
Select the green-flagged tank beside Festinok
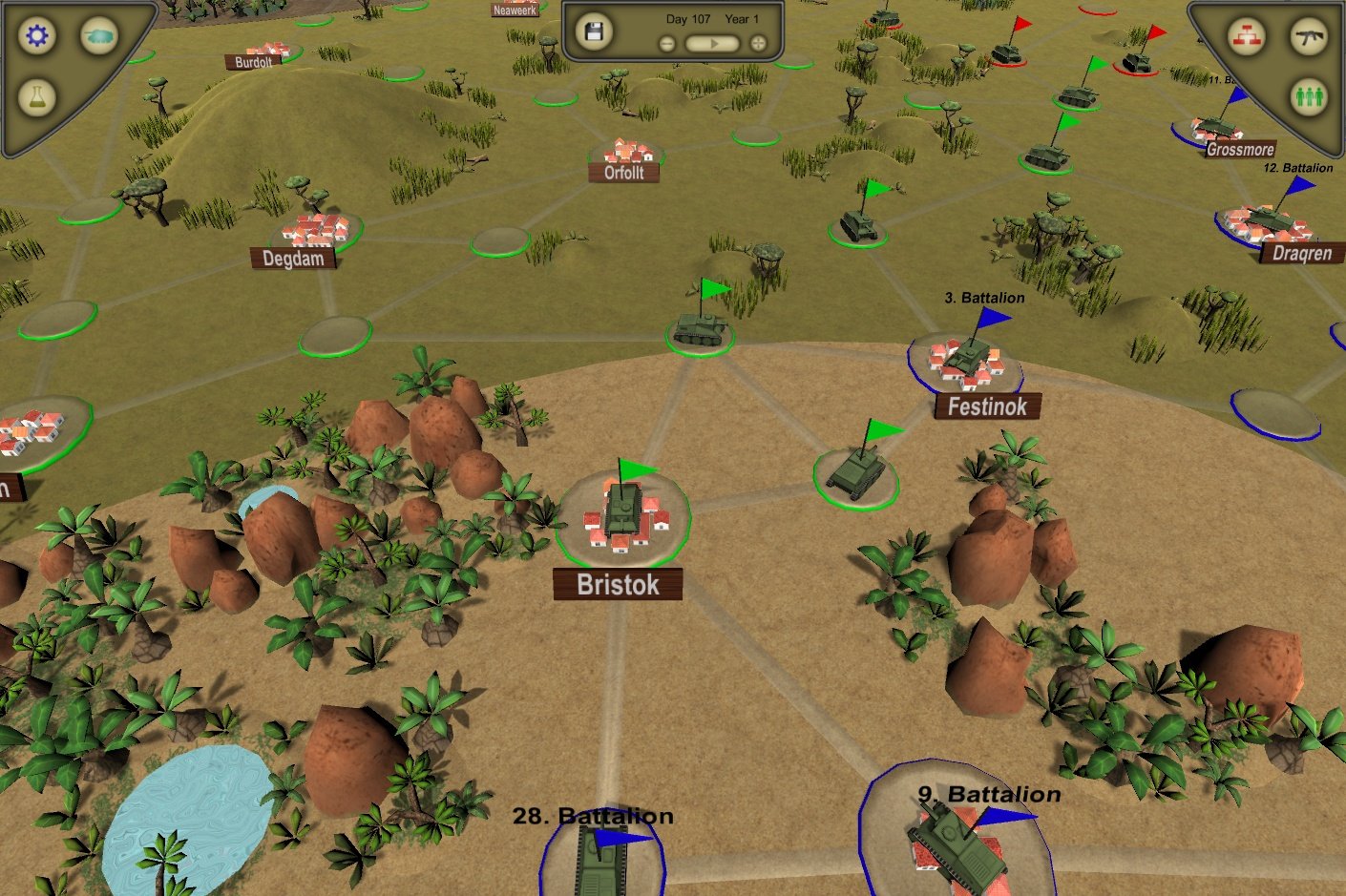coord(854,469)
